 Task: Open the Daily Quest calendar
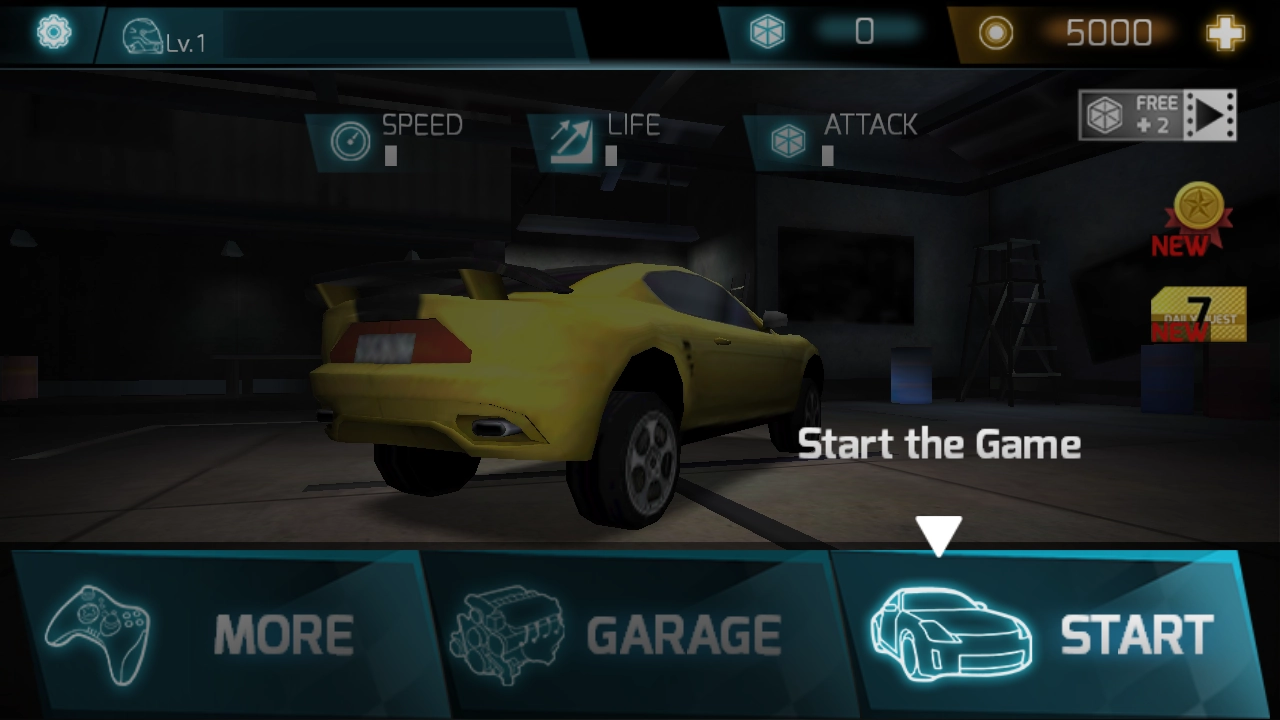[1198, 315]
